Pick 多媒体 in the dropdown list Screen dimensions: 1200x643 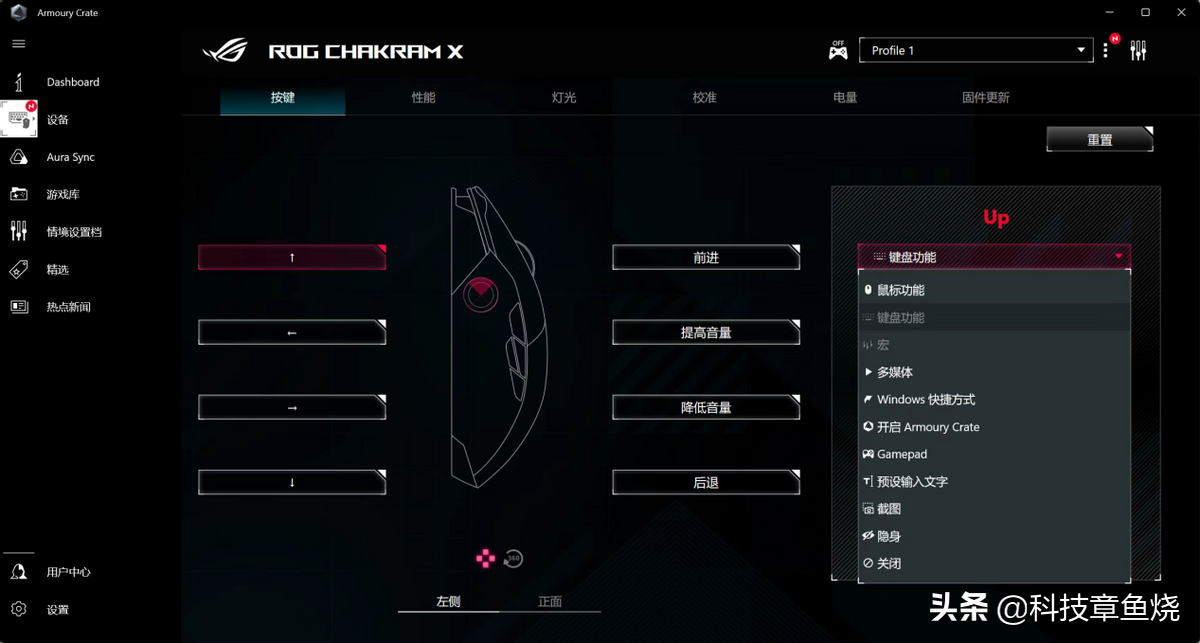tap(894, 372)
